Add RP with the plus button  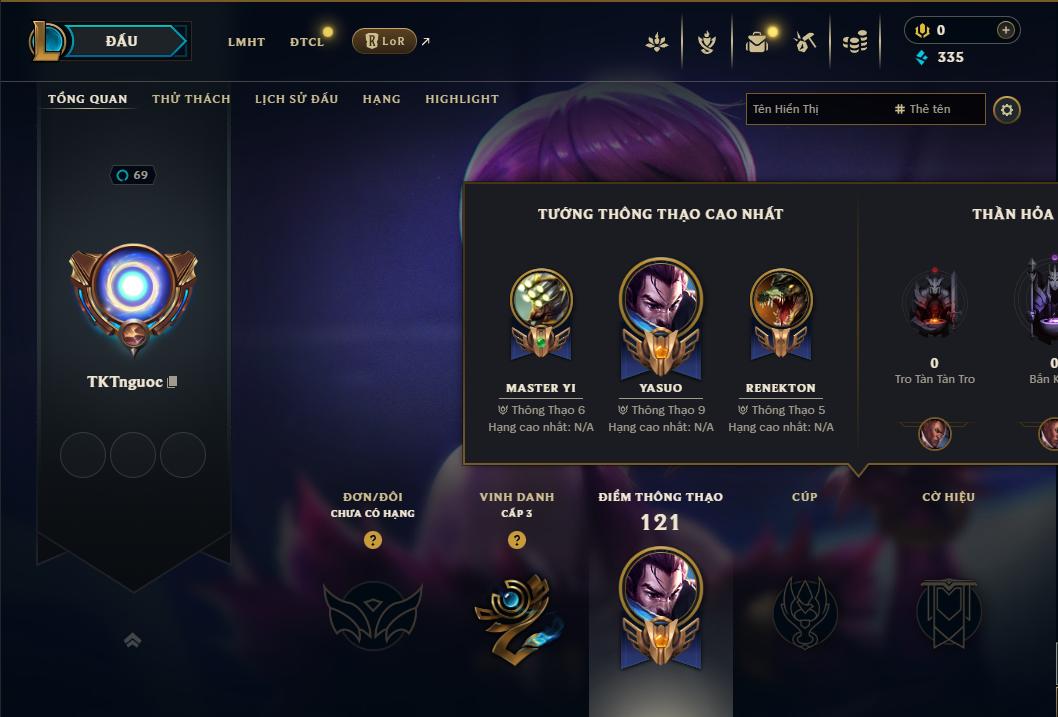pyautogui.click(x=1005, y=31)
